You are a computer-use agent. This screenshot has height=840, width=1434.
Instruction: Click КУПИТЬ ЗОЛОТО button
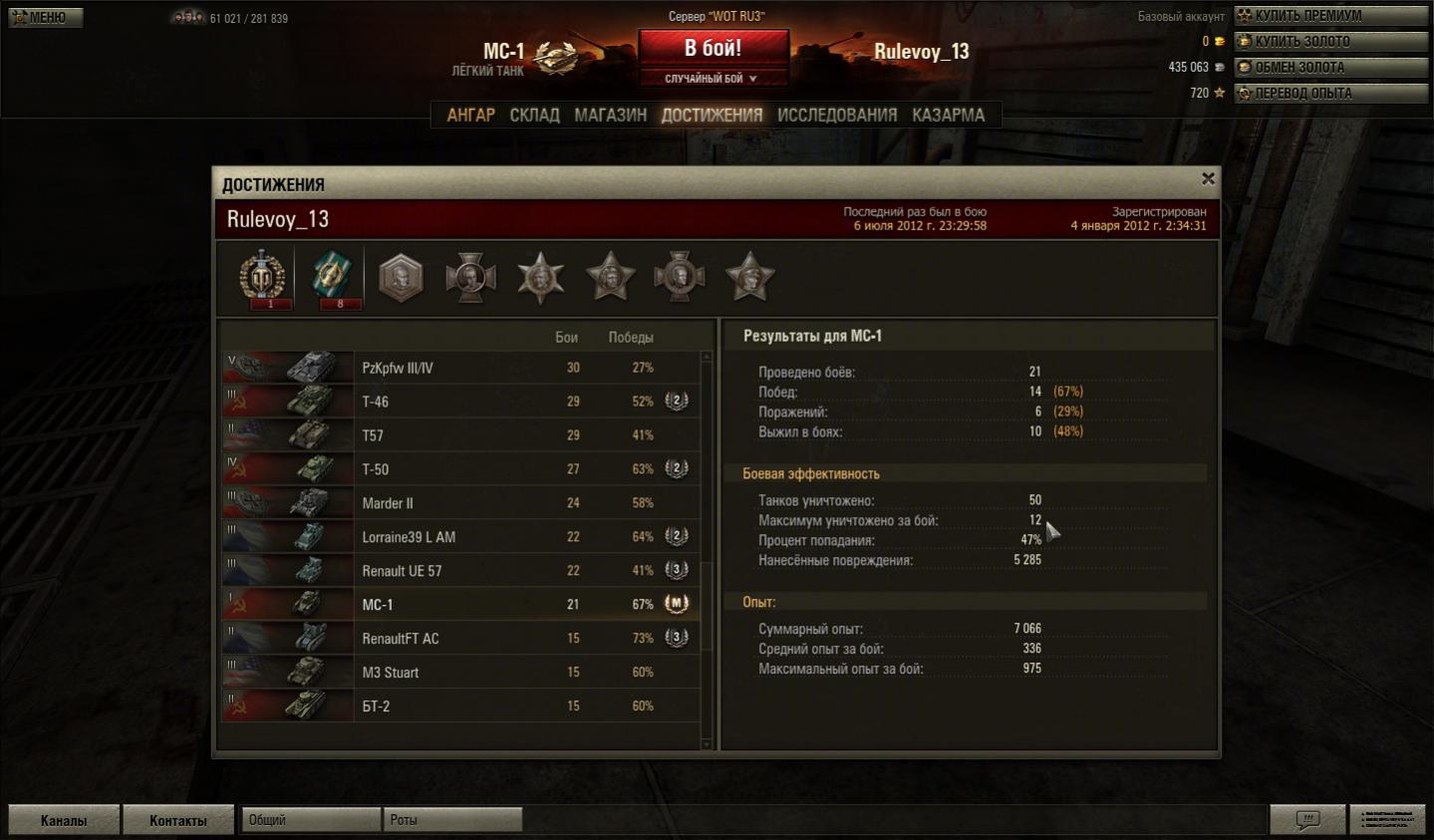point(1330,42)
